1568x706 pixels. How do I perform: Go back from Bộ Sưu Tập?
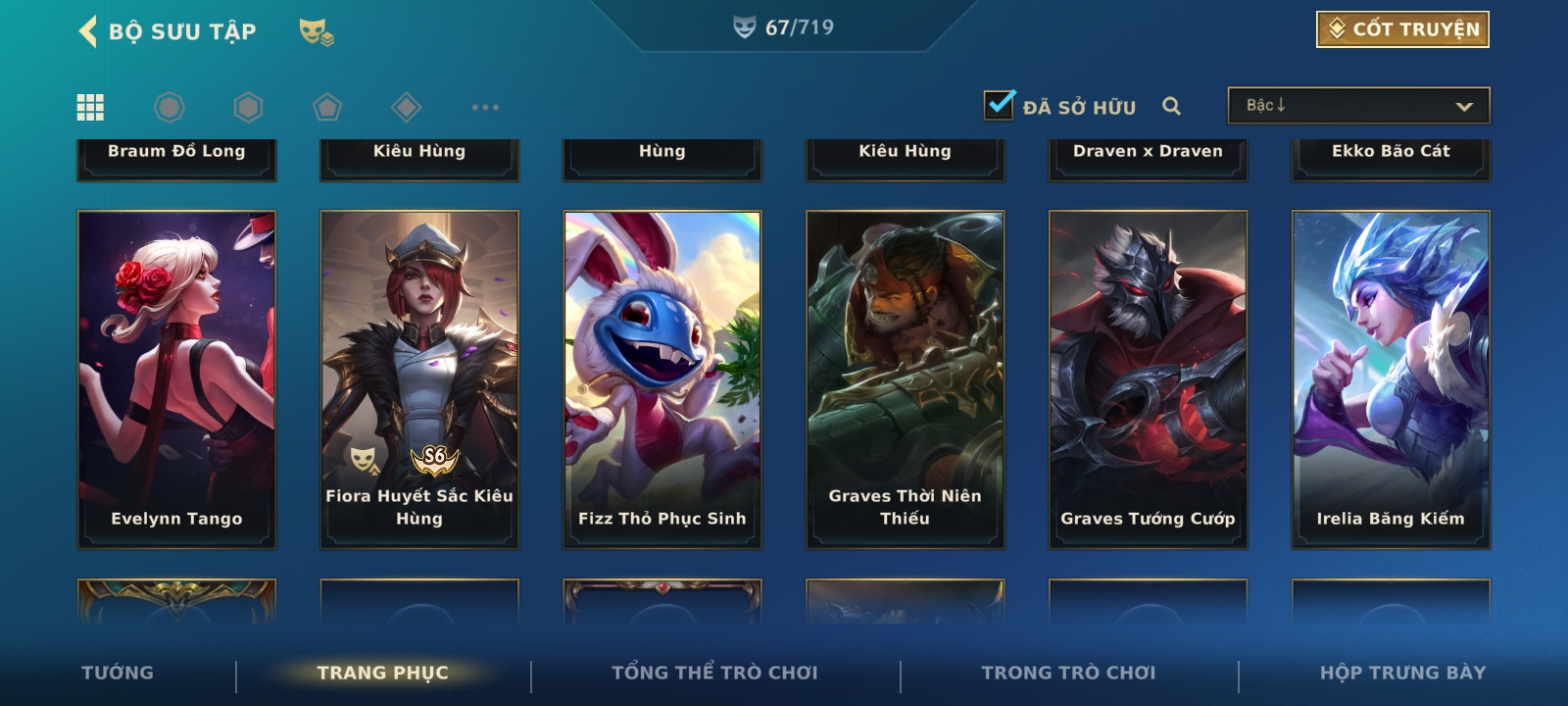coord(88,31)
